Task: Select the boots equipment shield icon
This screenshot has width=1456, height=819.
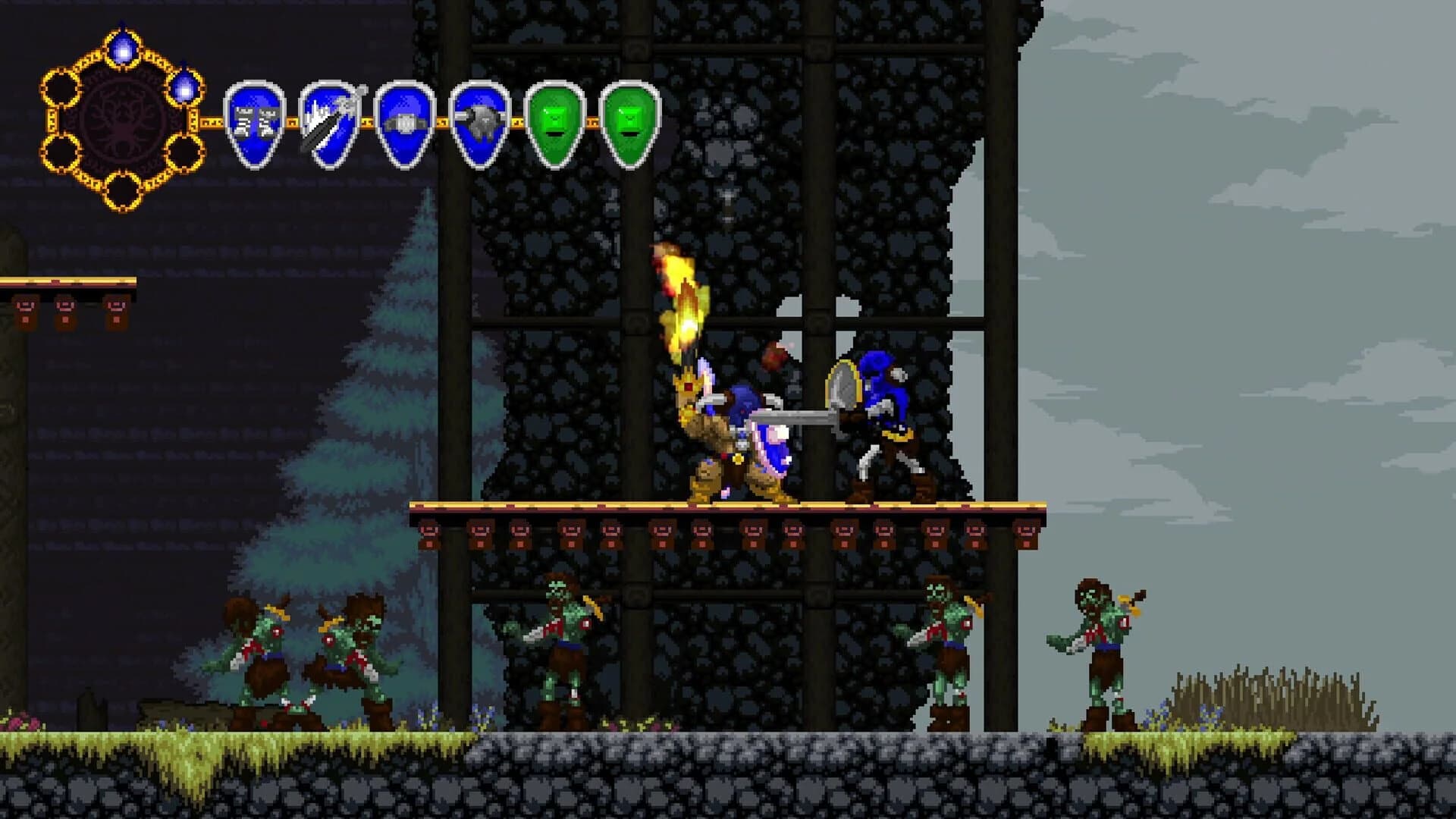Action: 254,121
